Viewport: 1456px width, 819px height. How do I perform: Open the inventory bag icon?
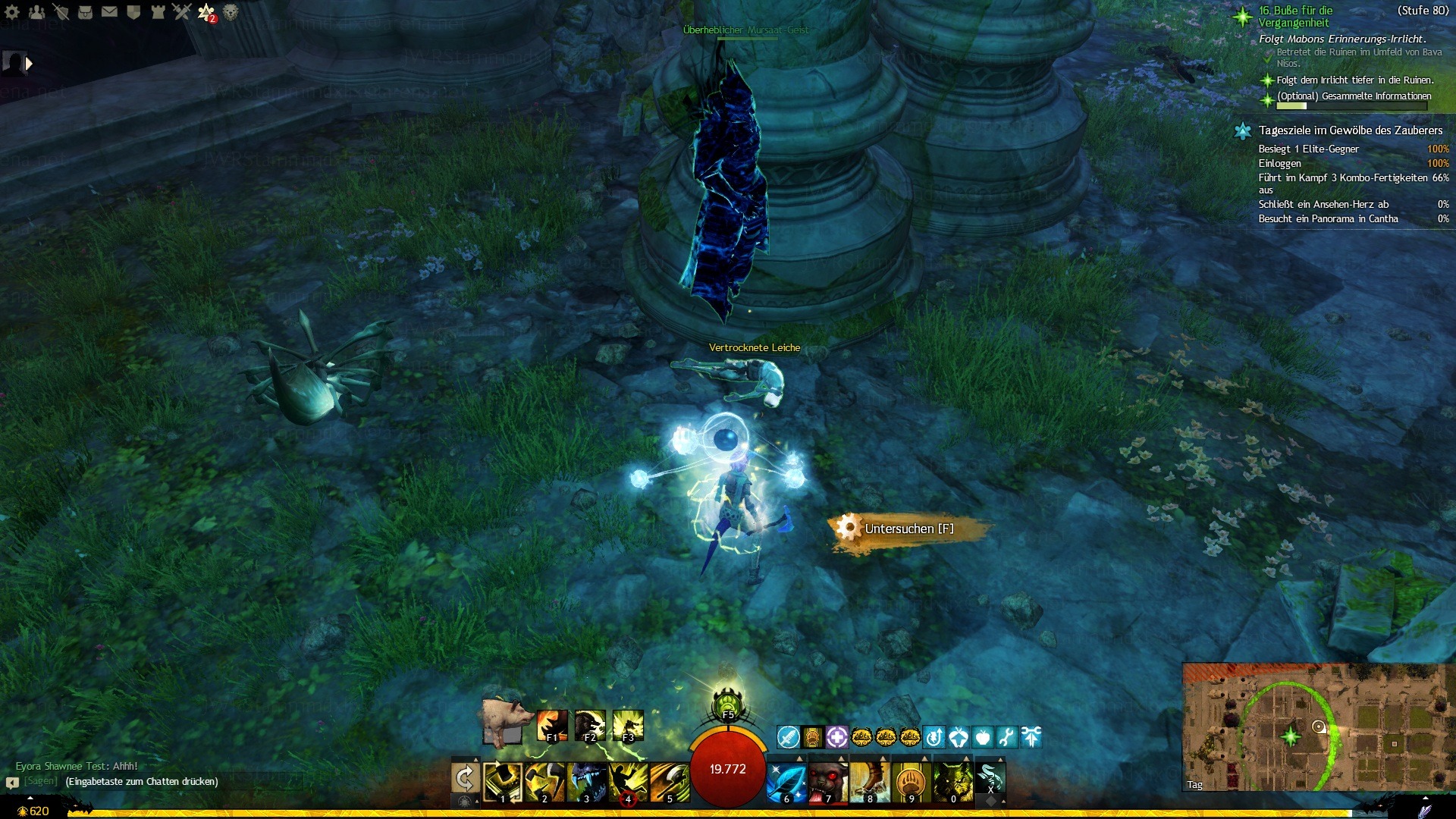(85, 12)
